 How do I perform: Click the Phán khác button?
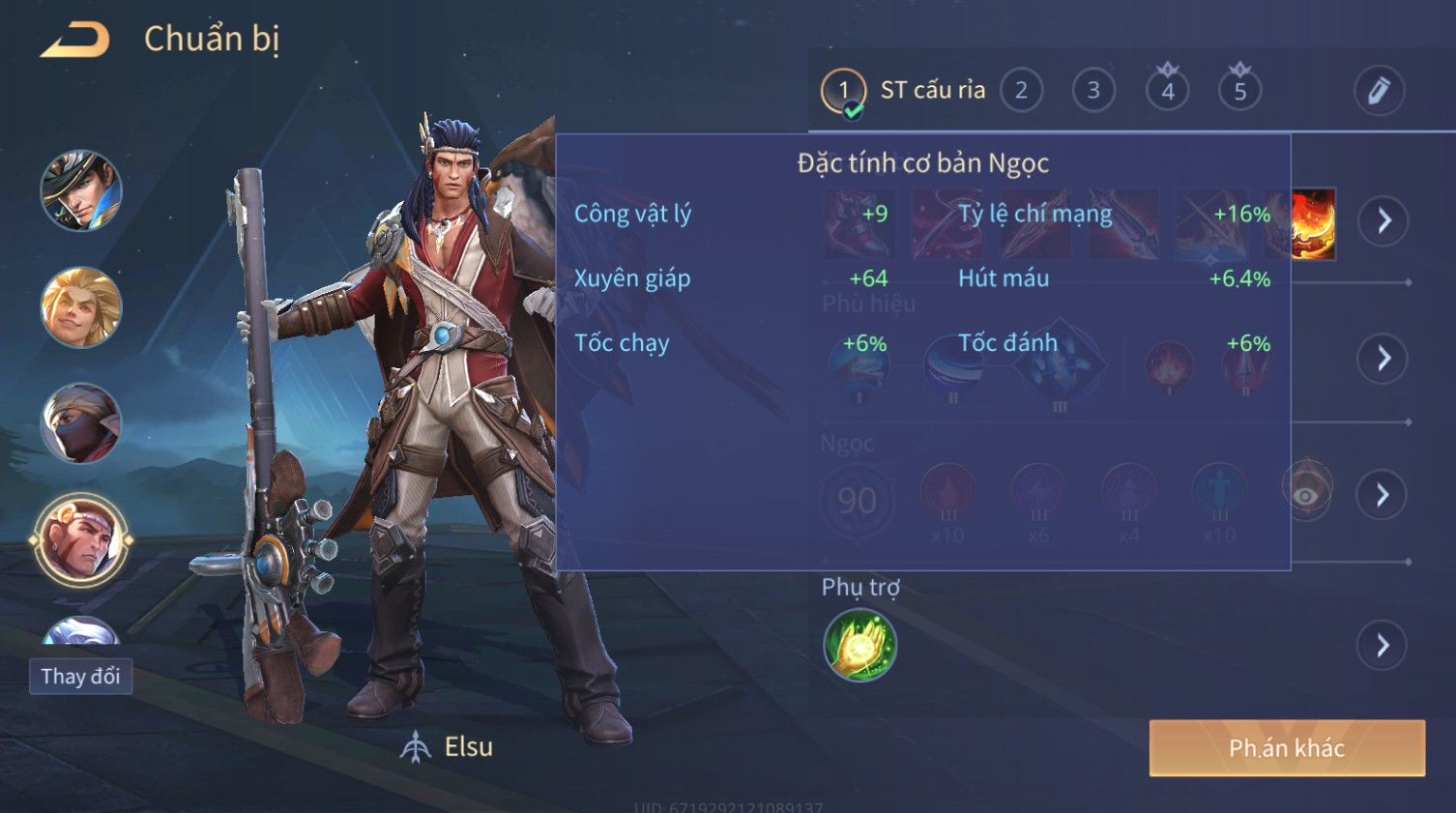coord(1286,747)
